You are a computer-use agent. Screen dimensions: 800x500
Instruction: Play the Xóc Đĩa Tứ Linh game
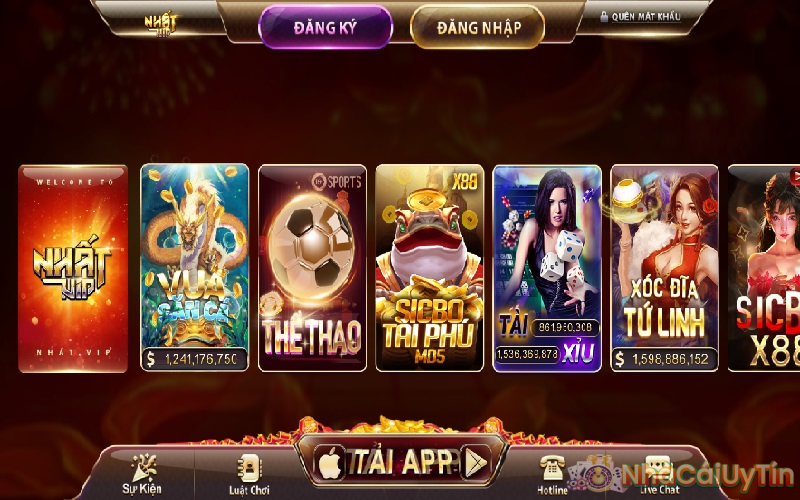click(664, 268)
